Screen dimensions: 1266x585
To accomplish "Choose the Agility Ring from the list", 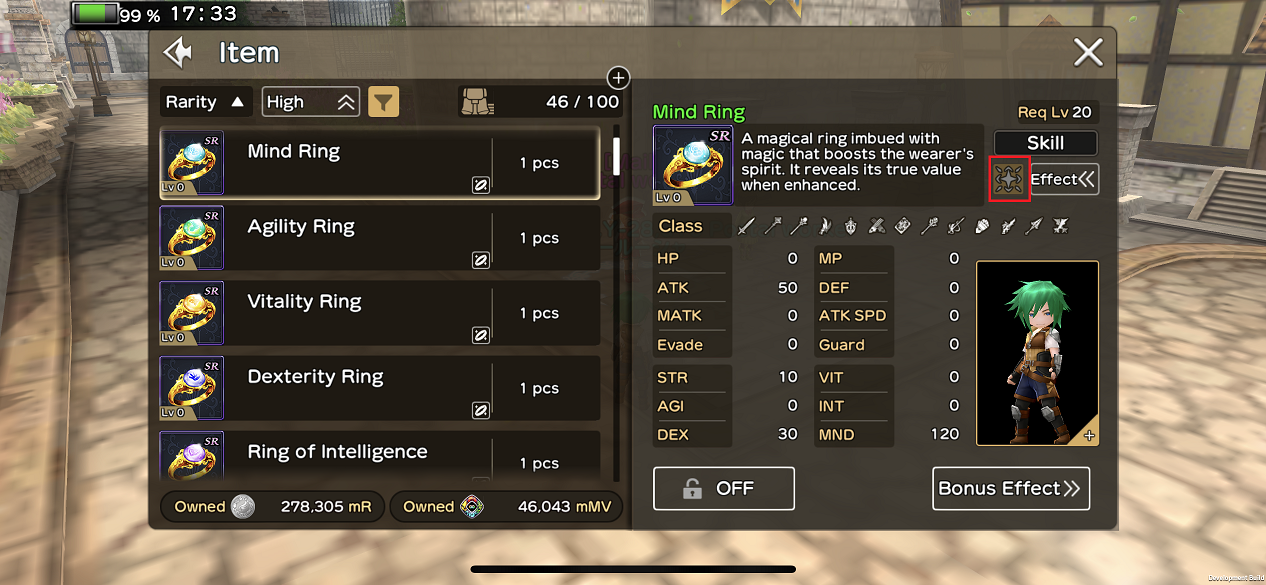I will click(x=380, y=238).
